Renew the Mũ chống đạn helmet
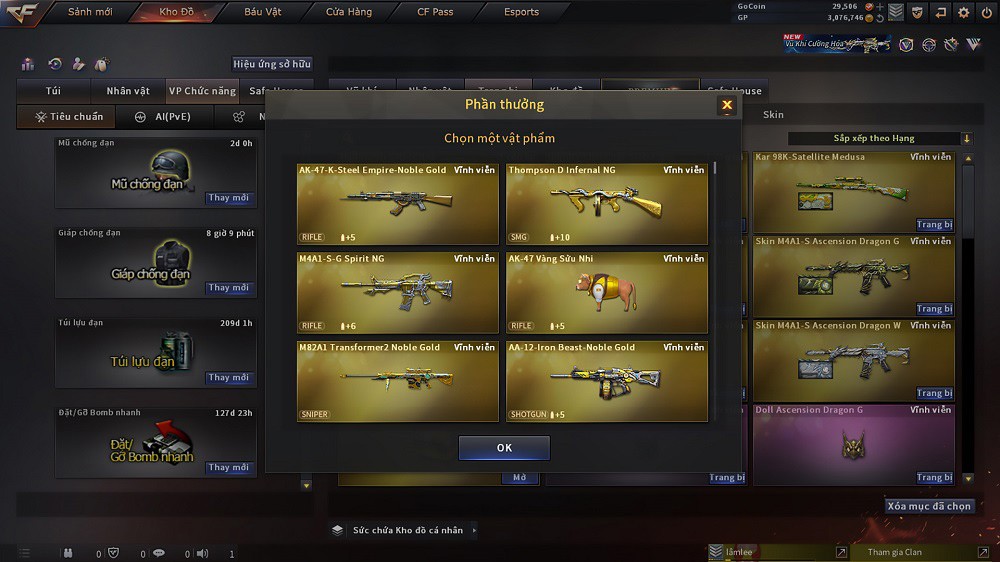1000x562 pixels. point(228,198)
